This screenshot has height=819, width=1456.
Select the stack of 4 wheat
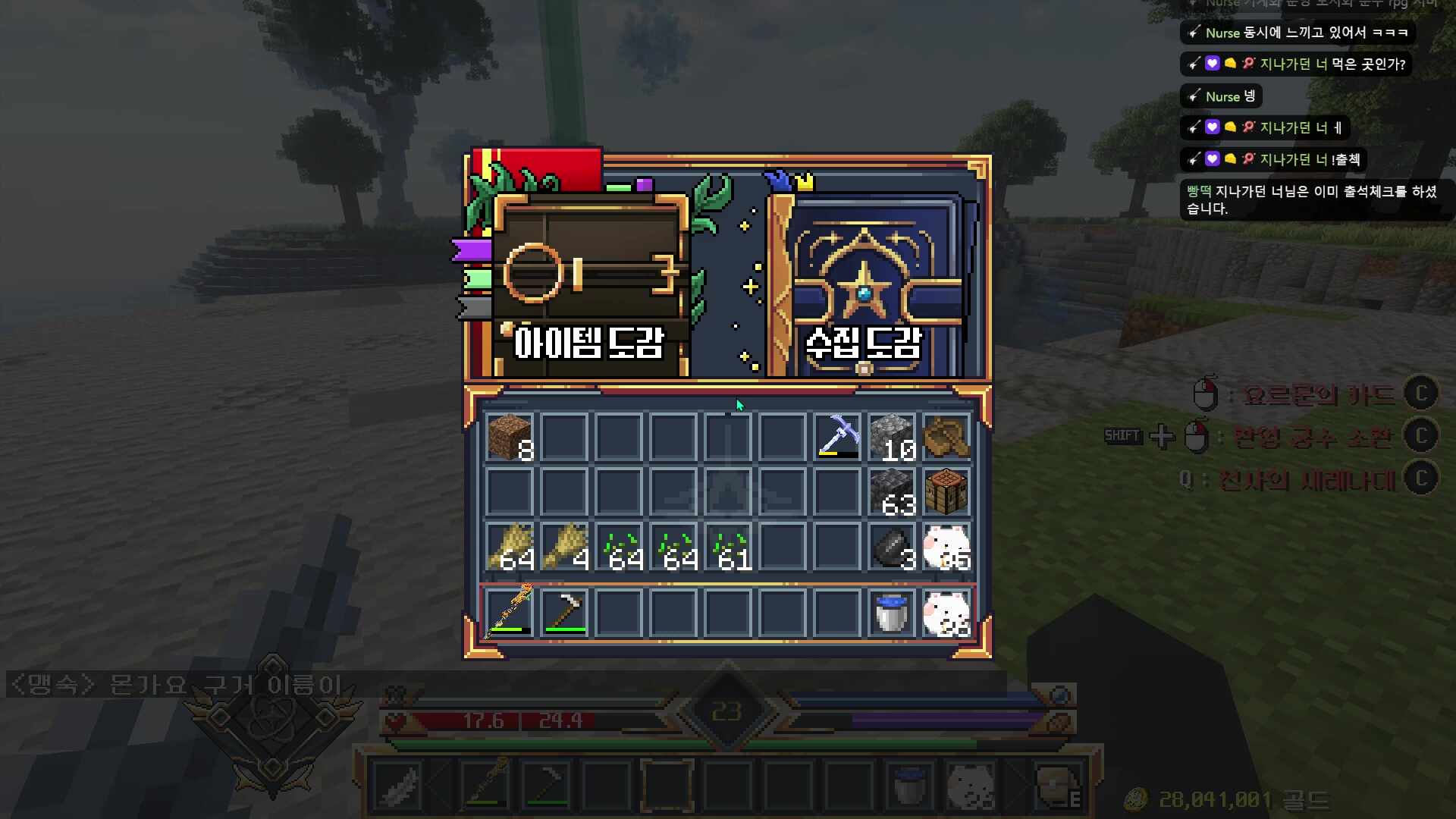[564, 547]
